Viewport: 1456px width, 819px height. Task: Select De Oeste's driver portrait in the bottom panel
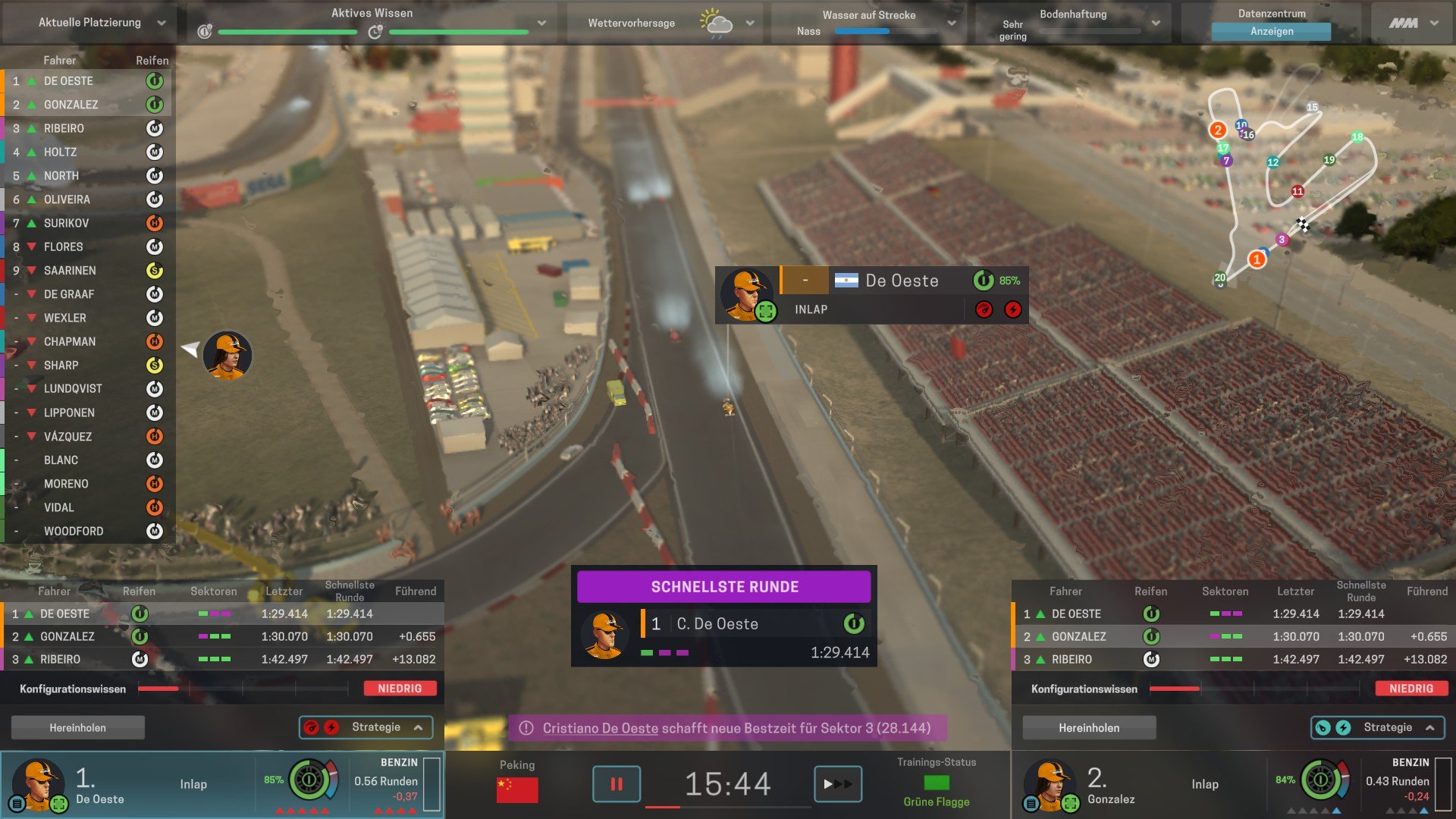click(36, 784)
